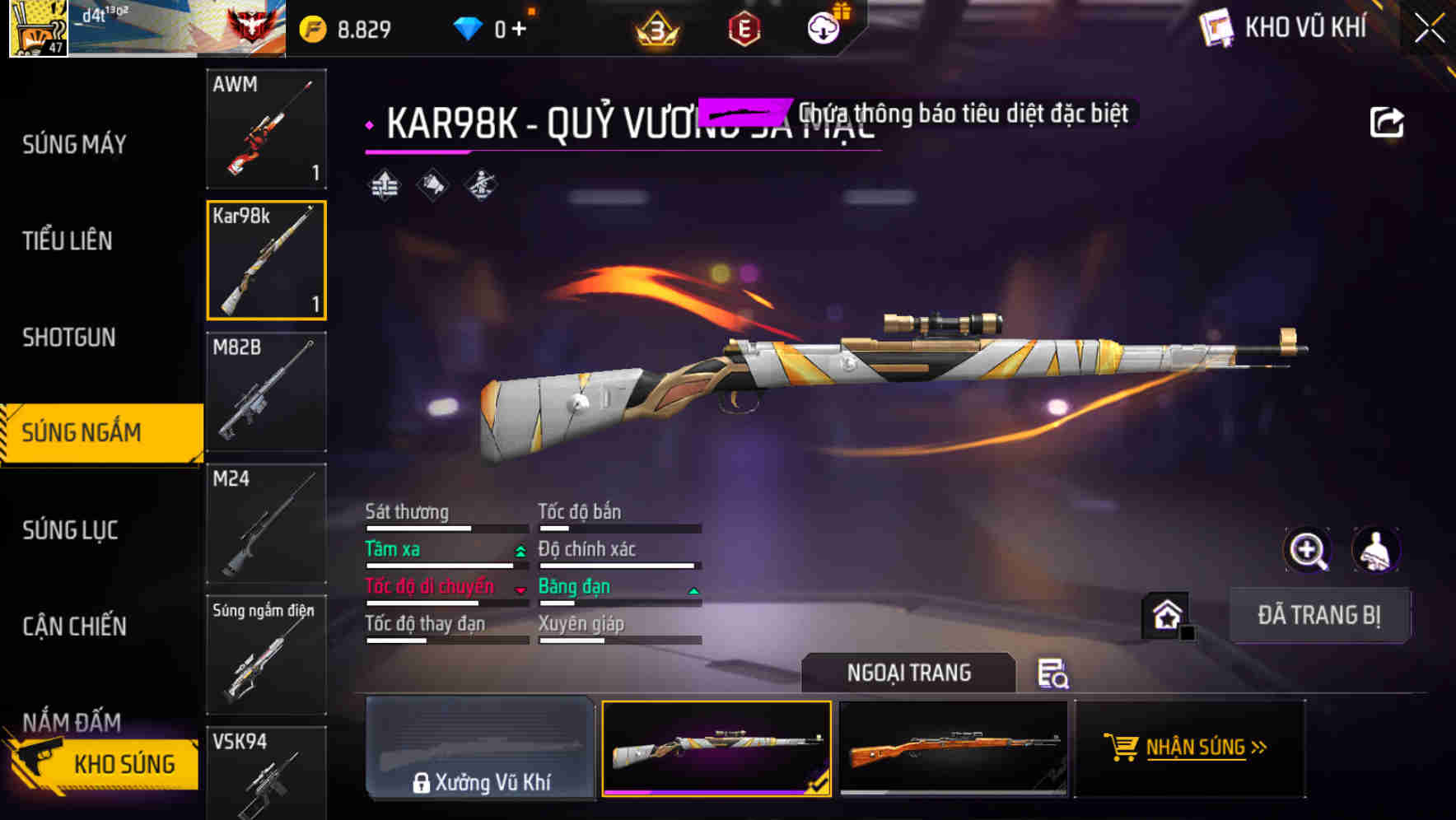The image size is (1456, 820).
Task: Click the ĐÃ TRANG BỊ equipped button
Action: coord(1320,616)
